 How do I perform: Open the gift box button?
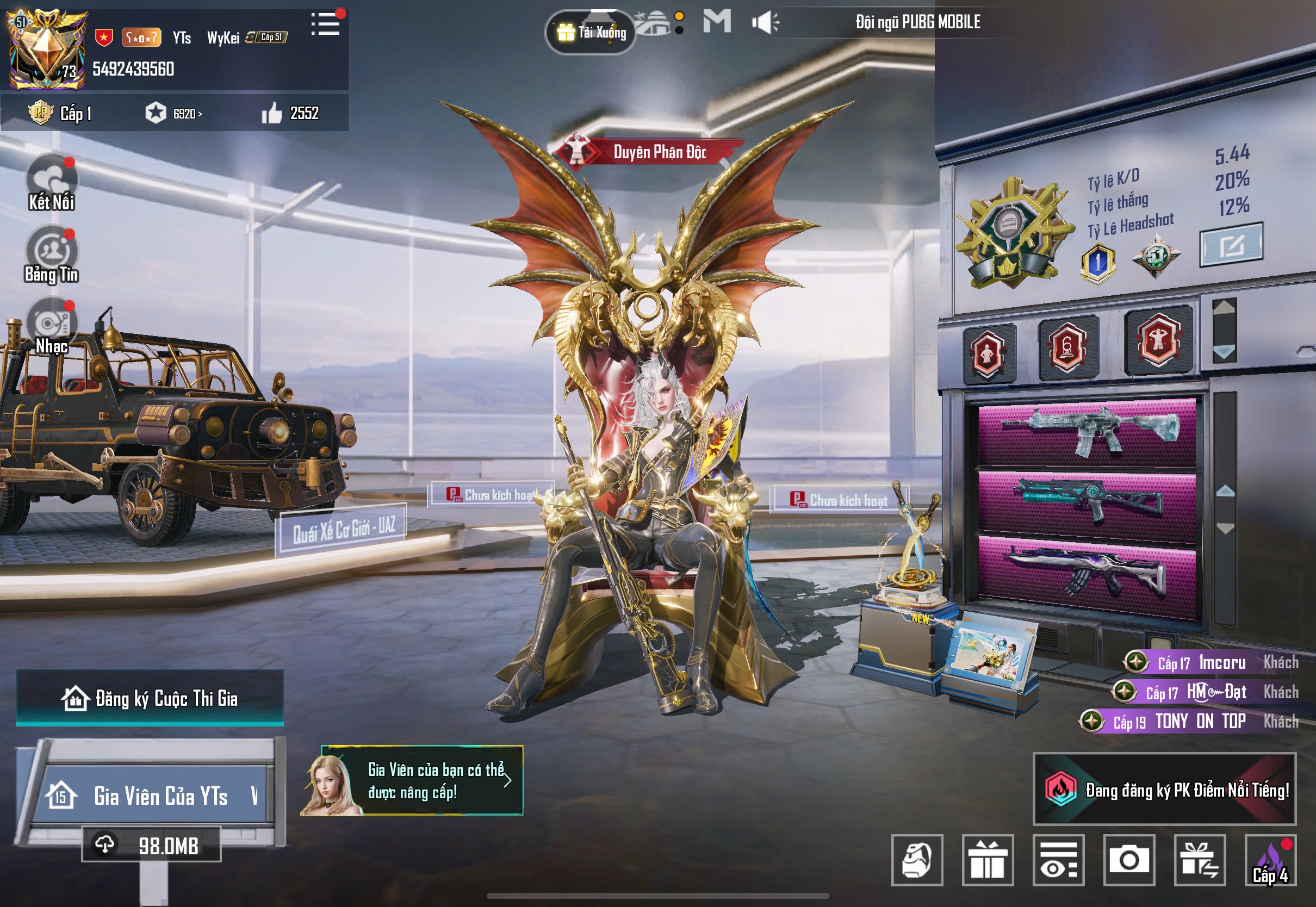[988, 860]
